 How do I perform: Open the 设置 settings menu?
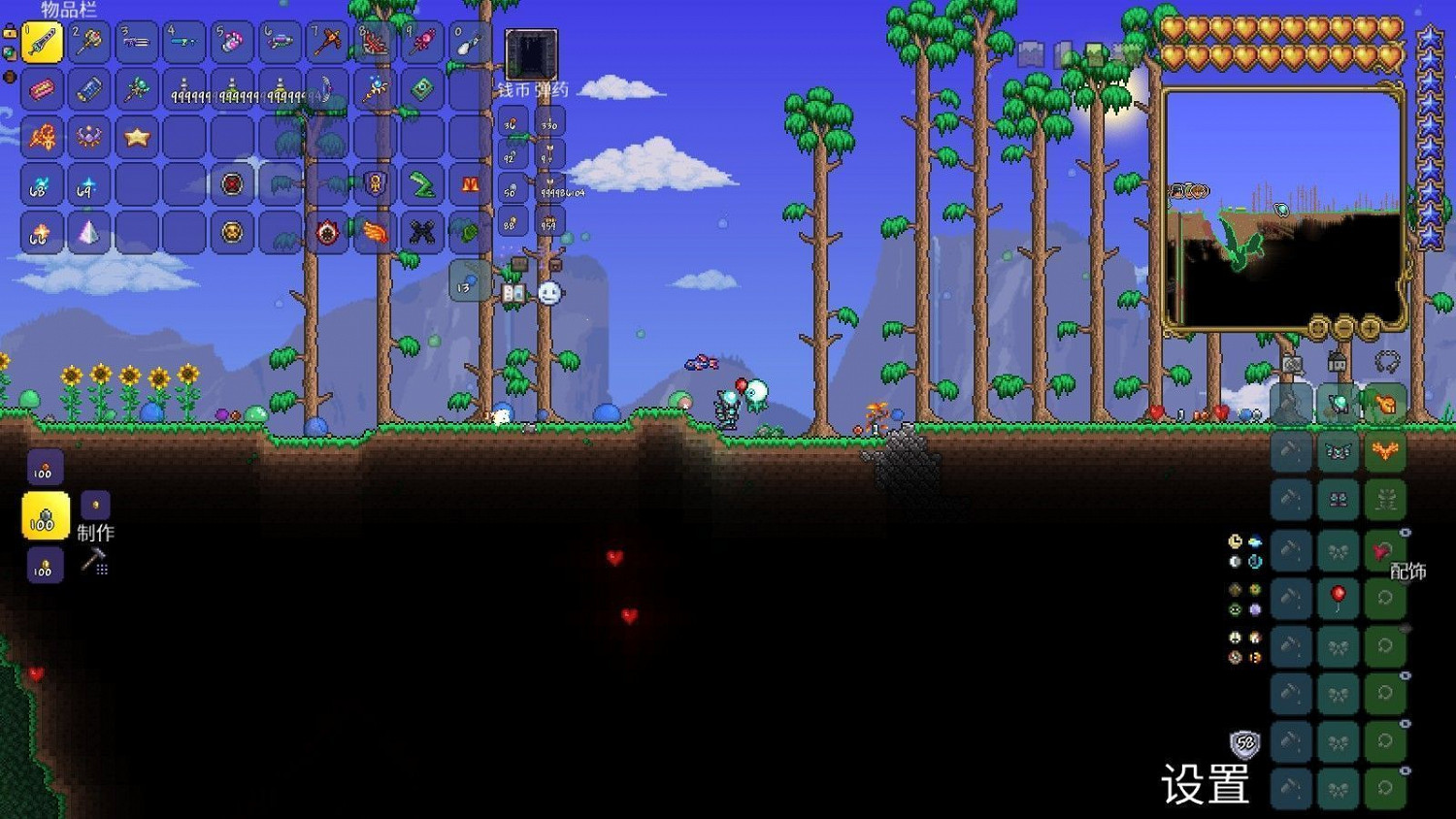(1207, 786)
